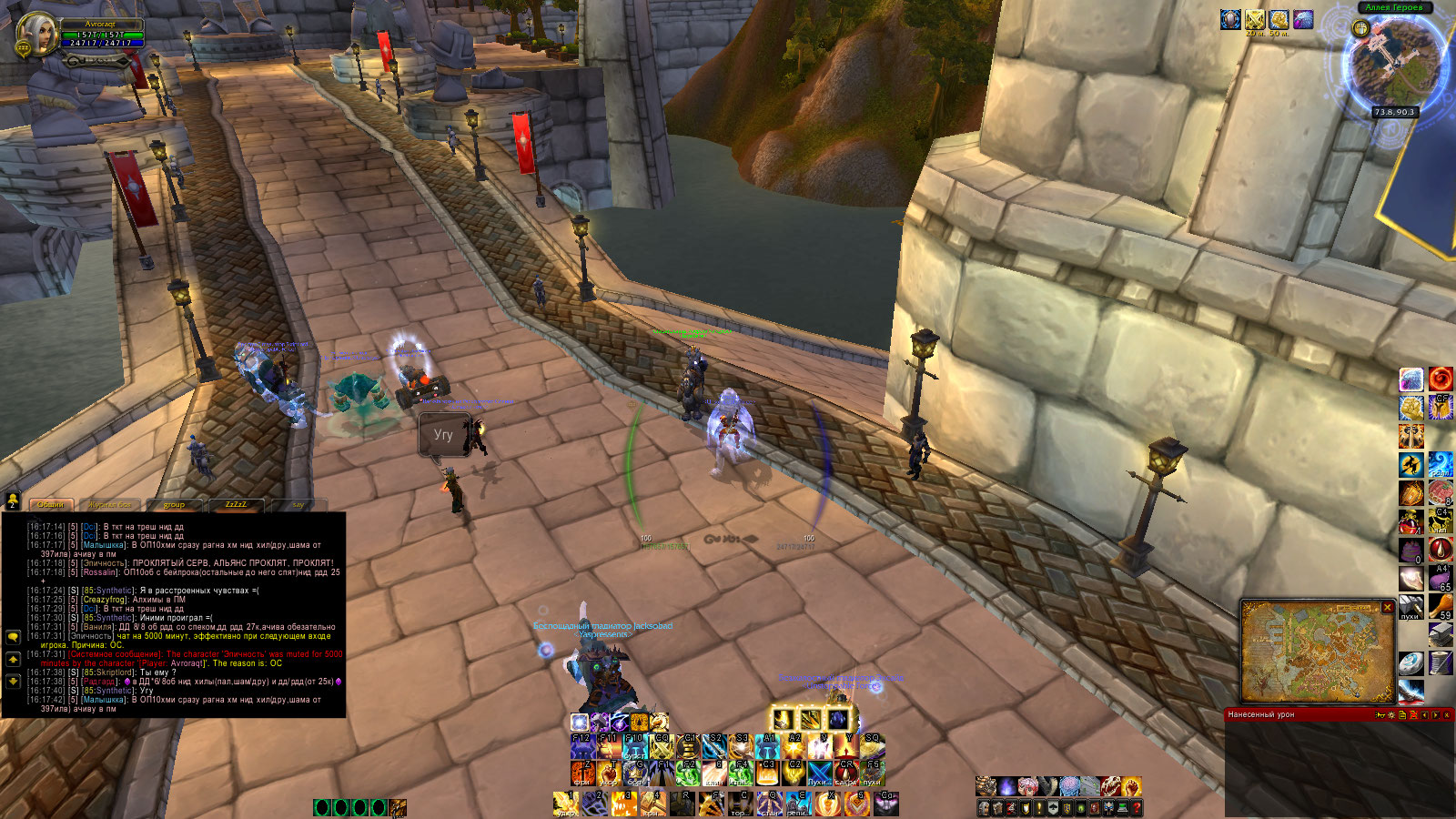Viewport: 1456px width, 819px height.
Task: Switch to the ZzZzZ chat tab
Action: click(236, 504)
